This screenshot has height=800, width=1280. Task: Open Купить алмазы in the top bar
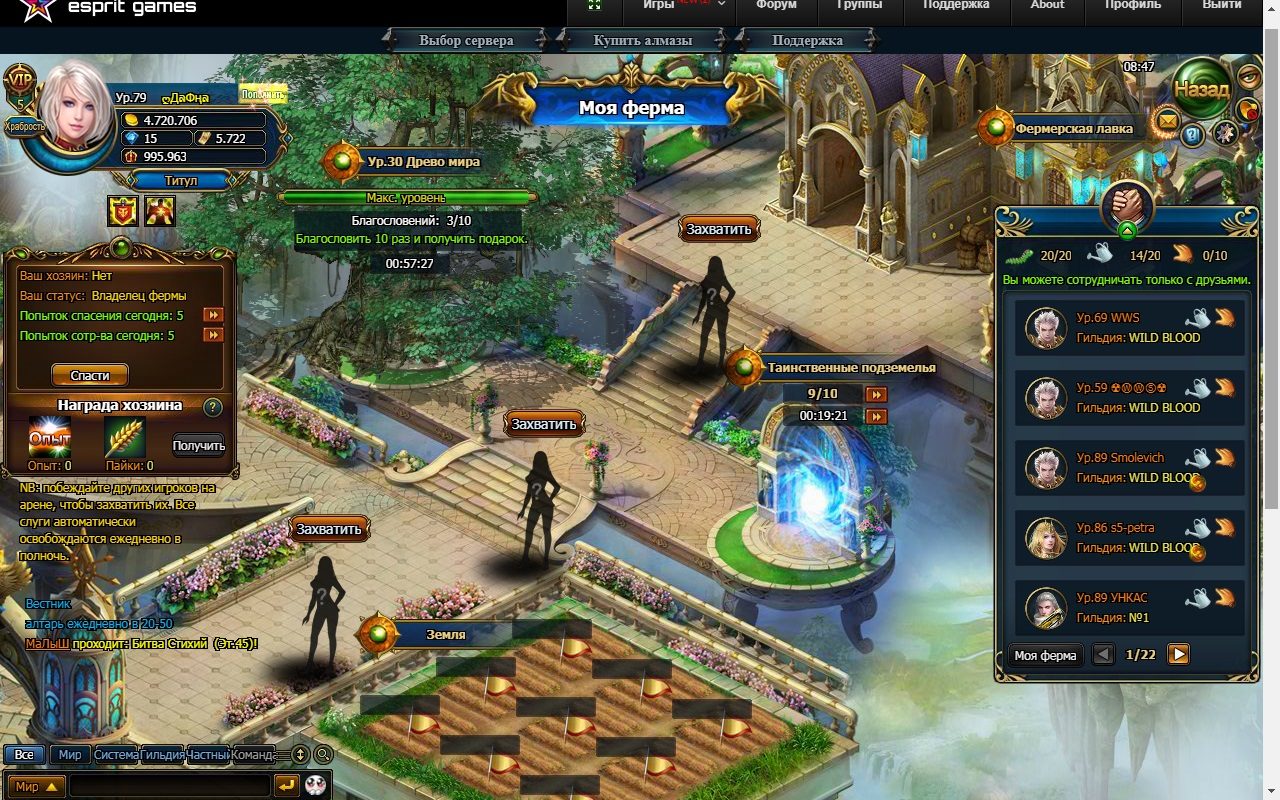point(642,41)
